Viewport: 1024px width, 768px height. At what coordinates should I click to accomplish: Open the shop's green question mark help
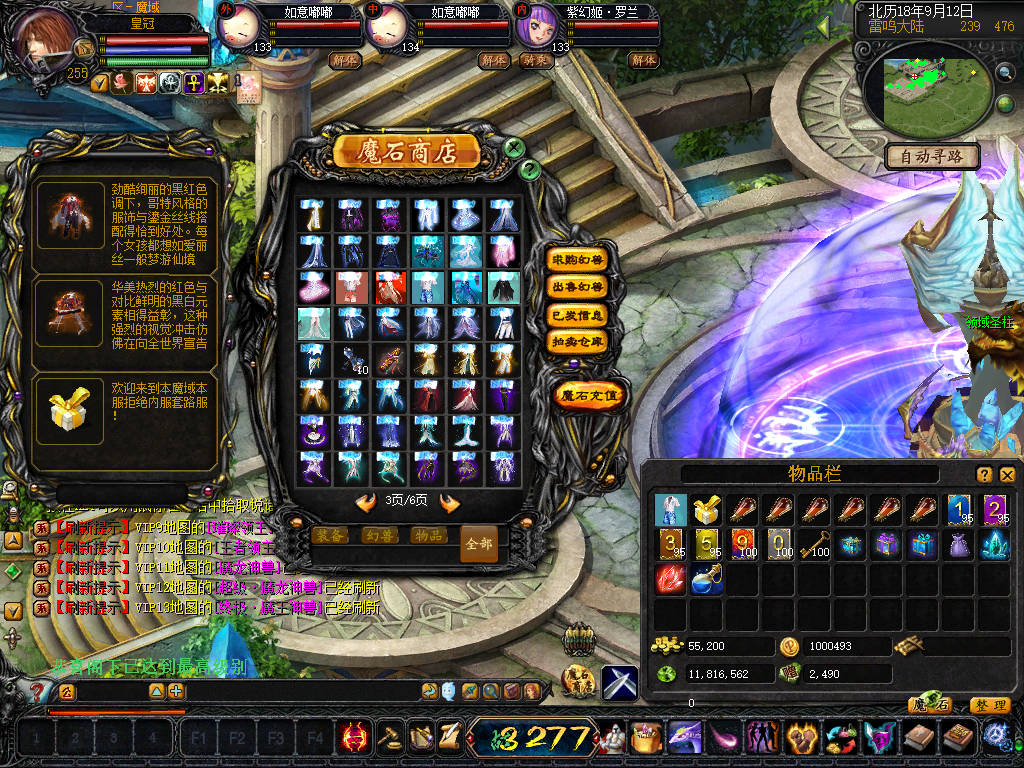coord(531,170)
